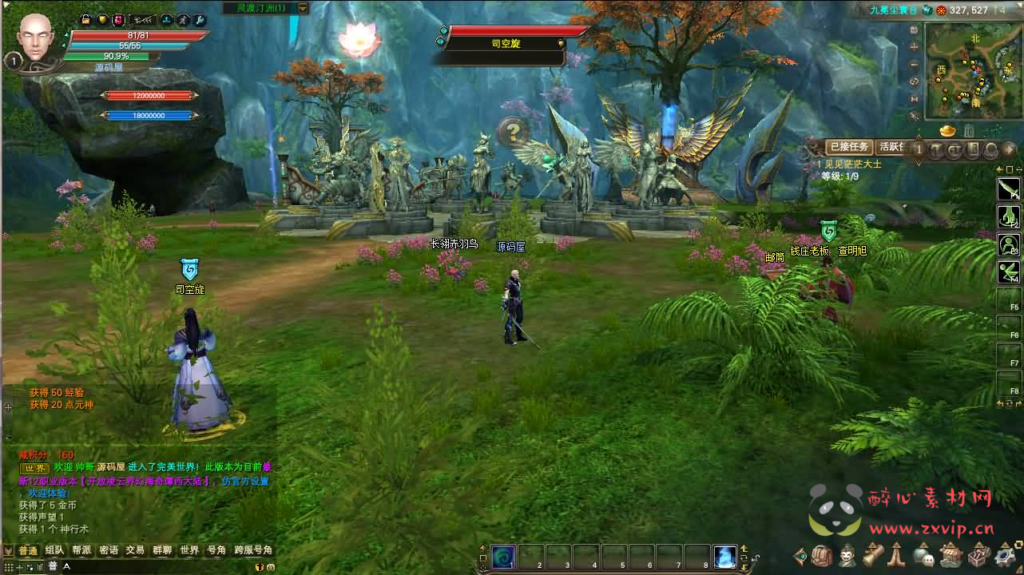This screenshot has width=1024, height=575.
Task: Use the blue flame skill at the hotbar's right end
Action: click(x=725, y=558)
